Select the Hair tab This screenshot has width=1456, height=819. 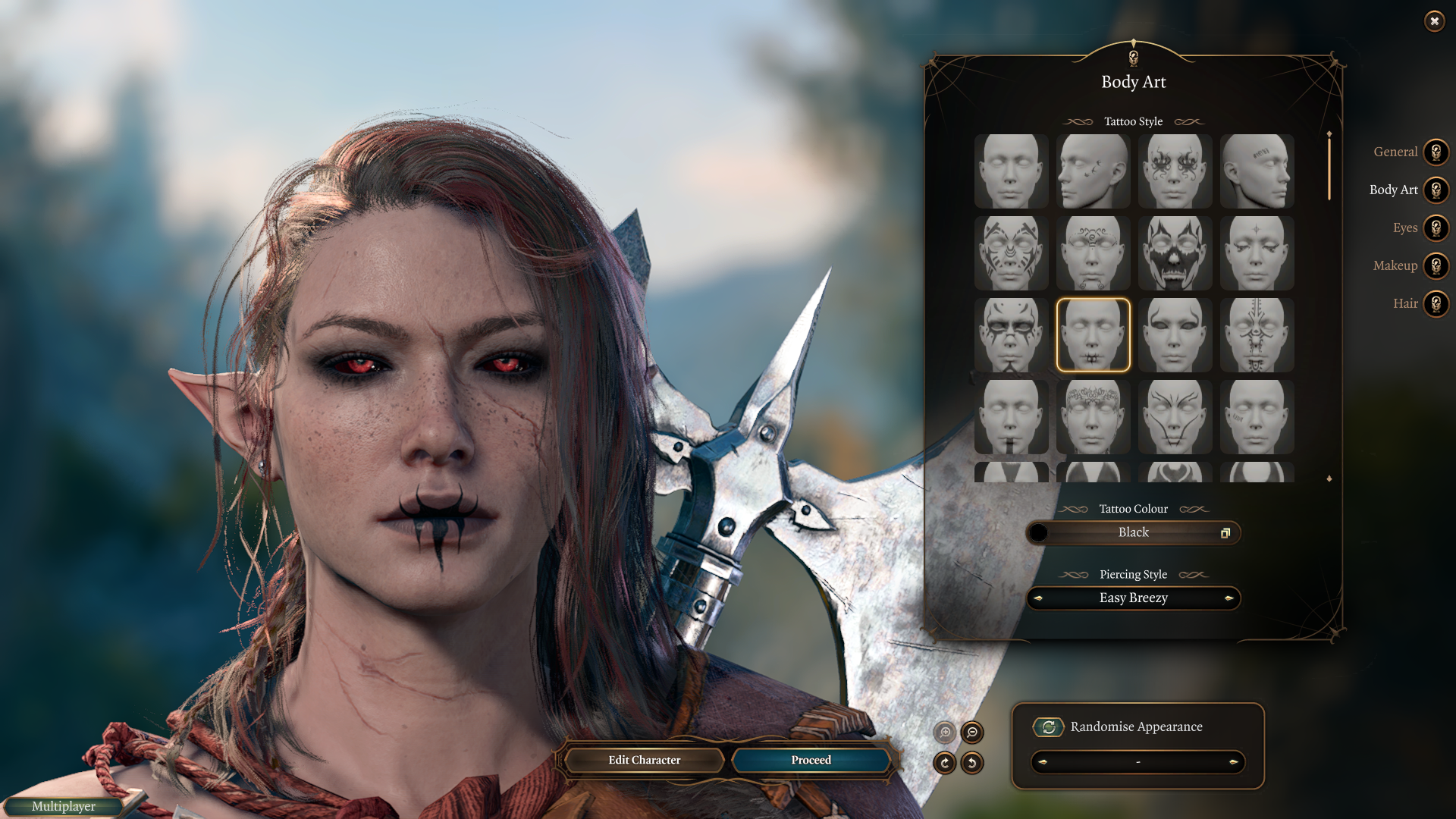[1436, 304]
